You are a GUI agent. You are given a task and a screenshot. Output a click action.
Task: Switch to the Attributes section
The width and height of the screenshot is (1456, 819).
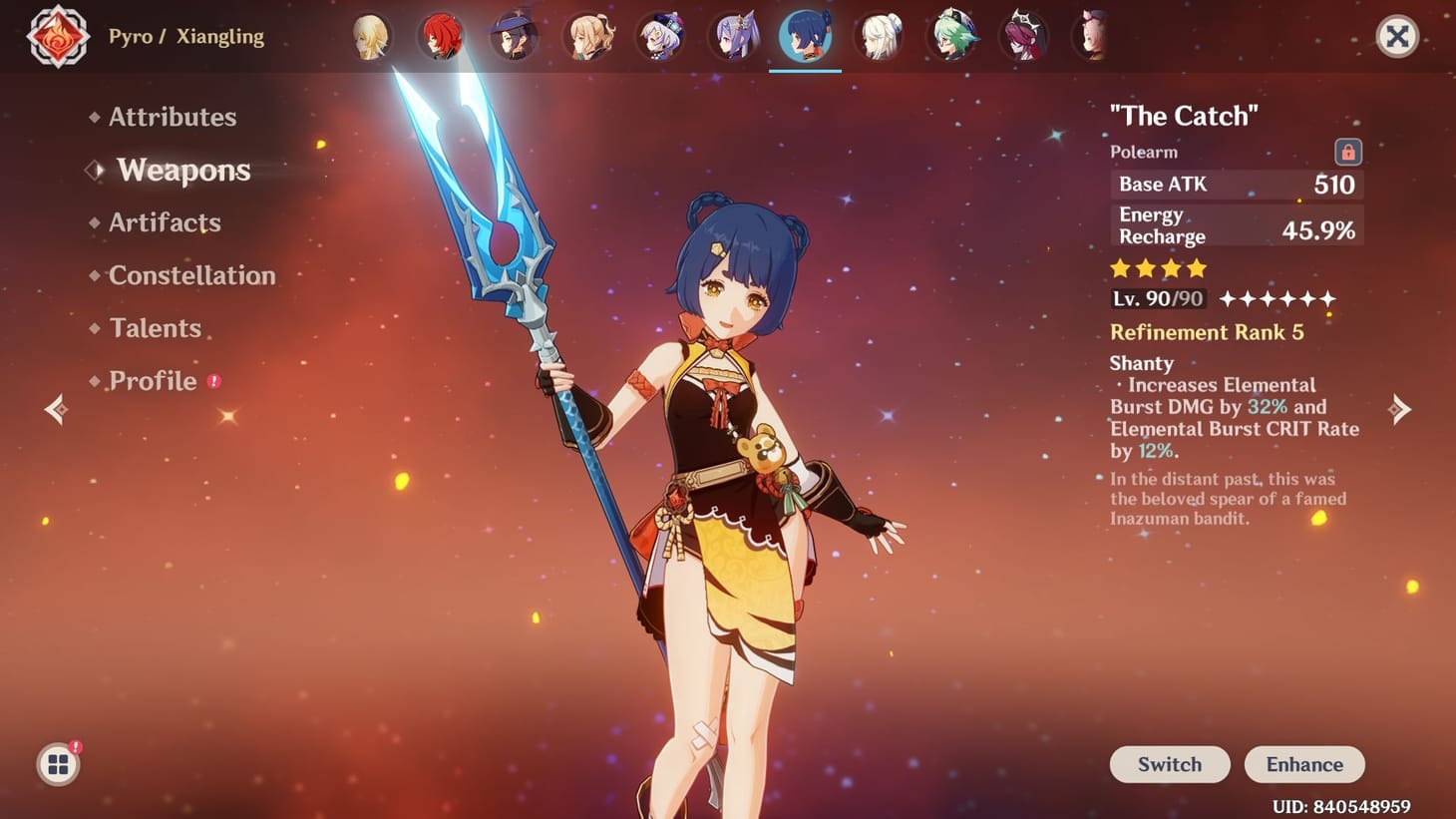(172, 117)
